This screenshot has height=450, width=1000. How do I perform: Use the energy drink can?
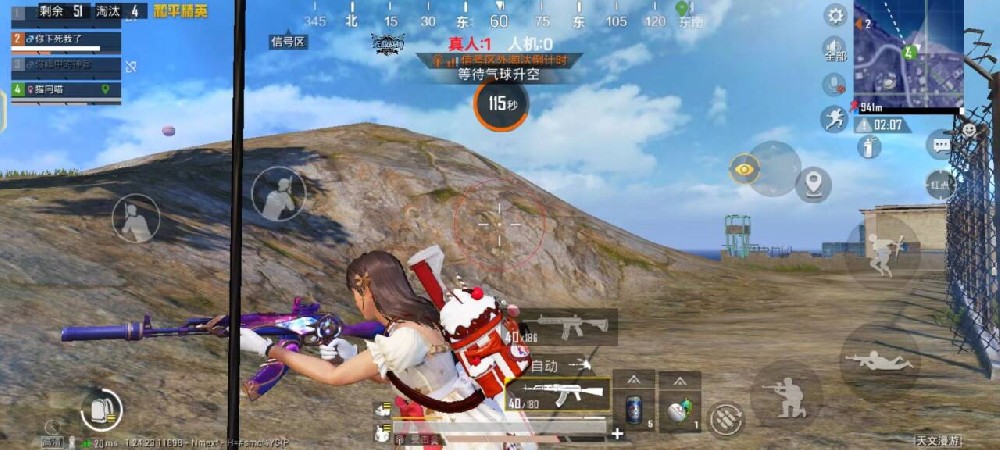[634, 409]
